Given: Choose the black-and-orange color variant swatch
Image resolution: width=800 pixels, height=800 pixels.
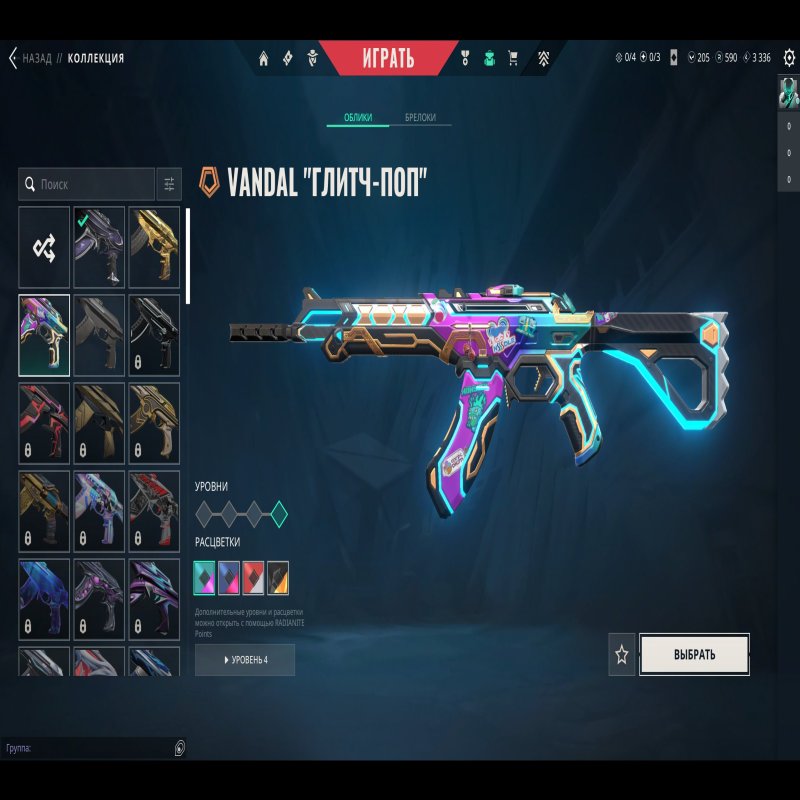Looking at the screenshot, I should pos(278,576).
